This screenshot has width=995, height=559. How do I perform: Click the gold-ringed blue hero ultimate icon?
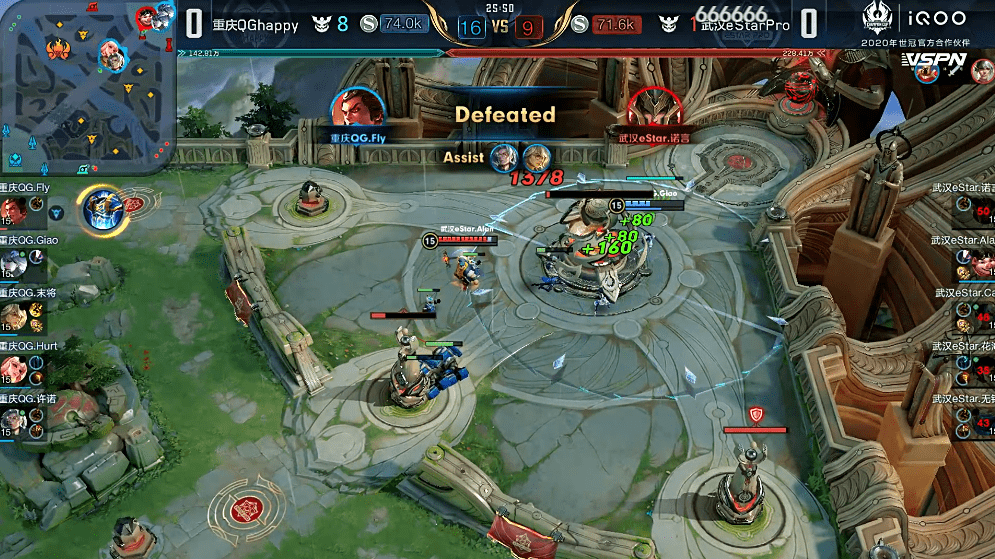click(x=102, y=208)
